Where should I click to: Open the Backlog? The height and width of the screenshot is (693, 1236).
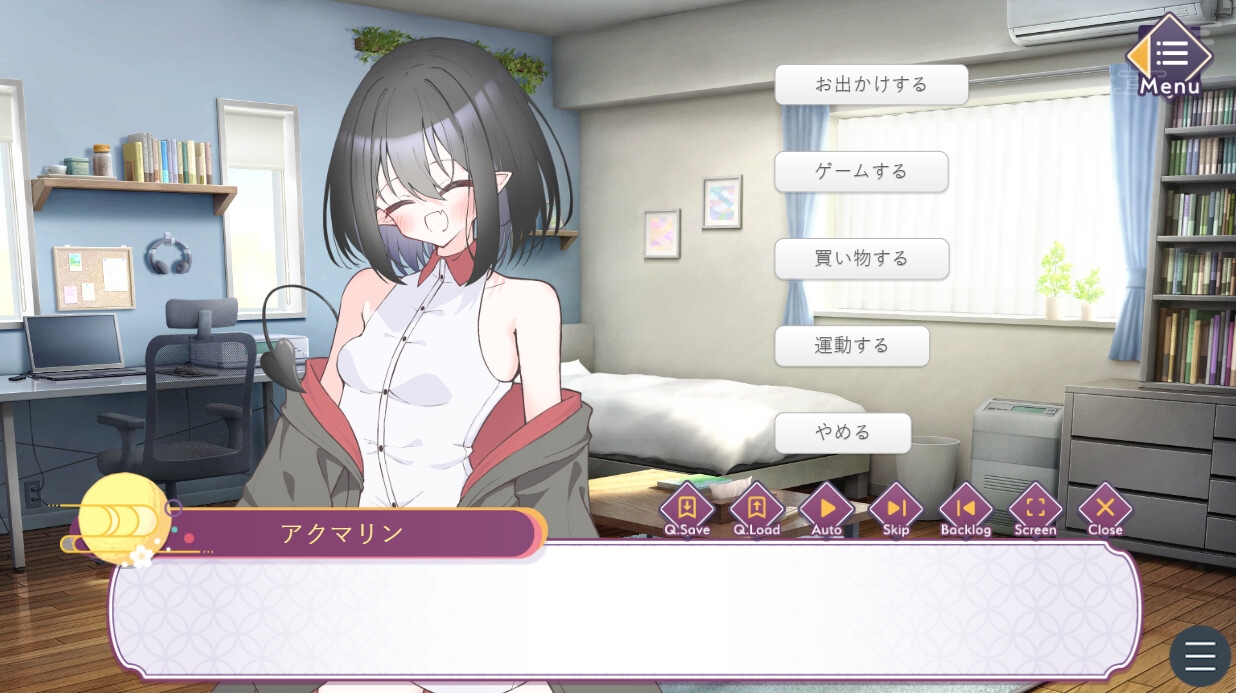coord(966,509)
